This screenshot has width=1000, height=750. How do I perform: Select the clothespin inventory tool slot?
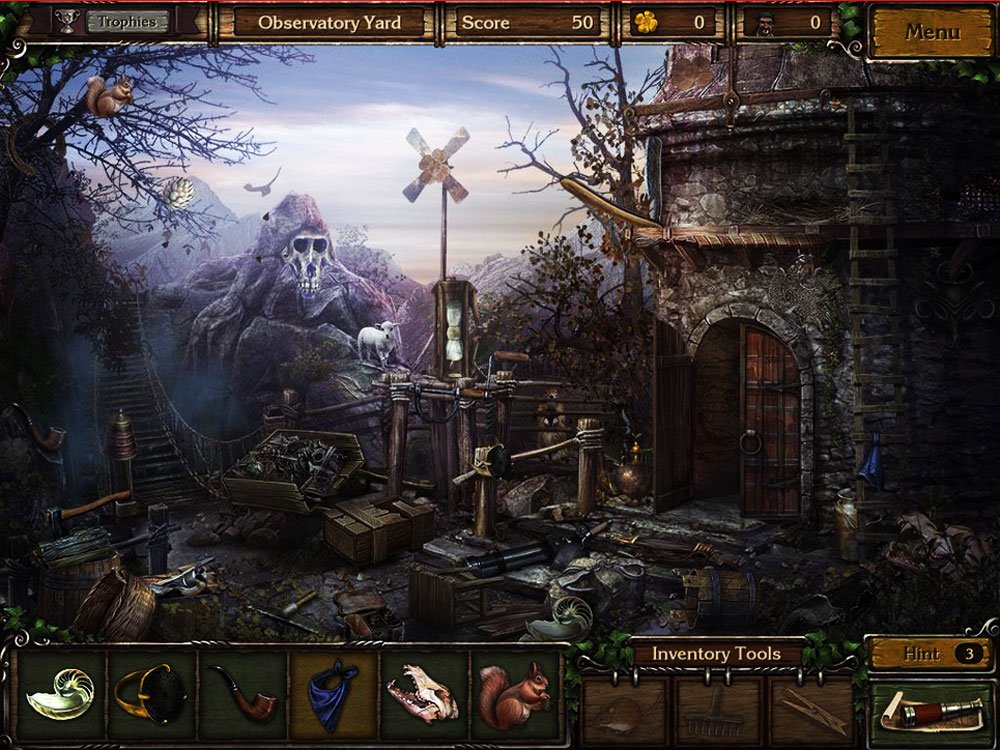[809, 709]
